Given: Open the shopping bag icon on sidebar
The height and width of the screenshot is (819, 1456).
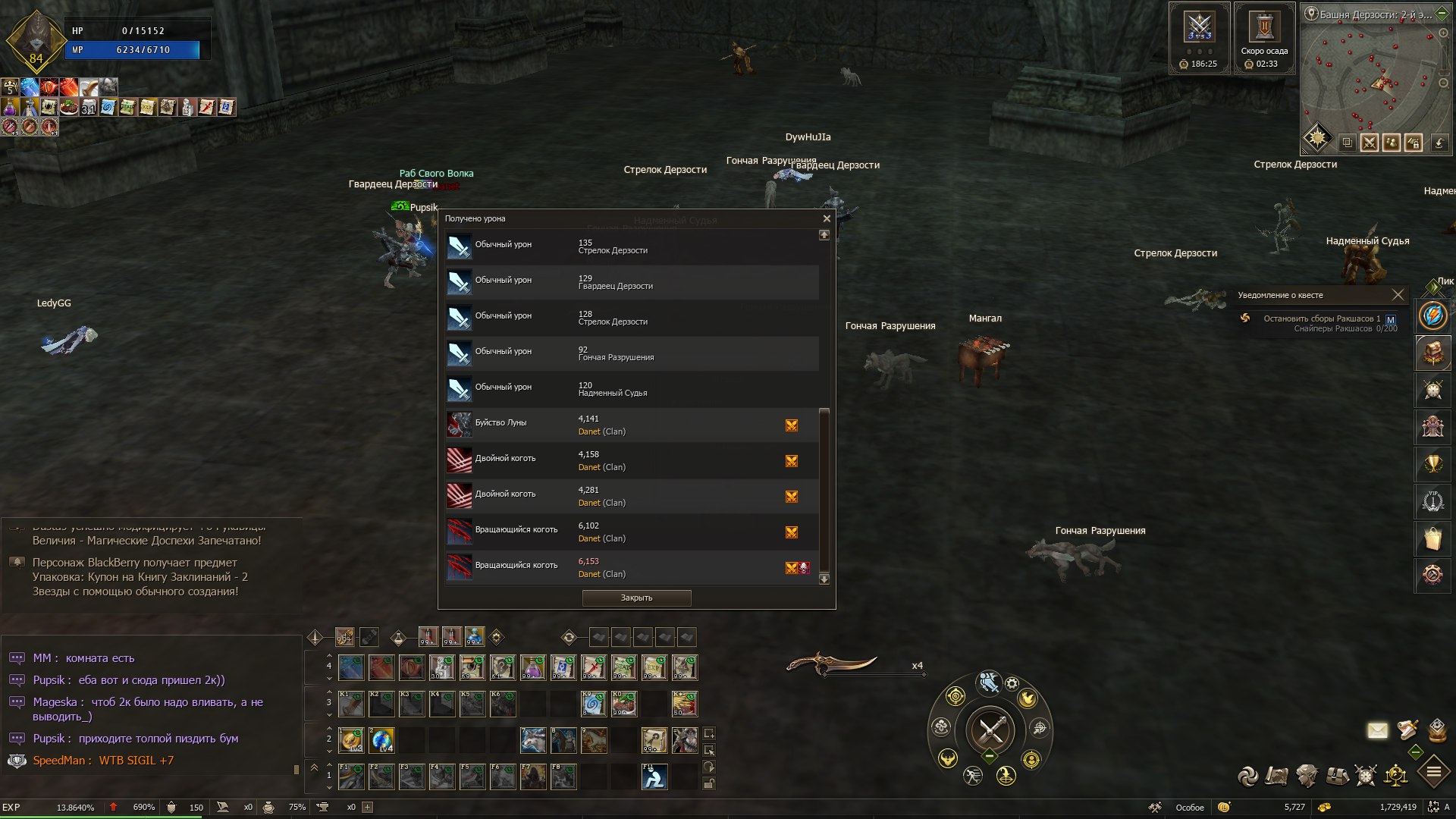Looking at the screenshot, I should (1432, 538).
